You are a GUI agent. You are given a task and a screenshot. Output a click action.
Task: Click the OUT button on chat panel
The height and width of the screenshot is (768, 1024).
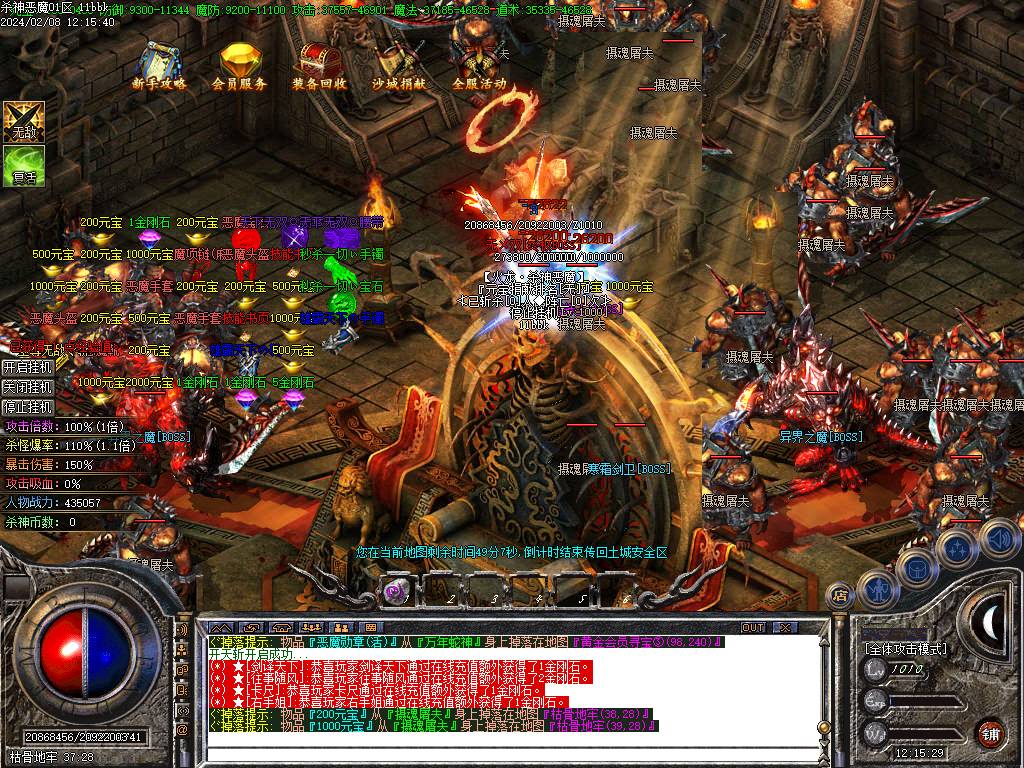point(752,627)
